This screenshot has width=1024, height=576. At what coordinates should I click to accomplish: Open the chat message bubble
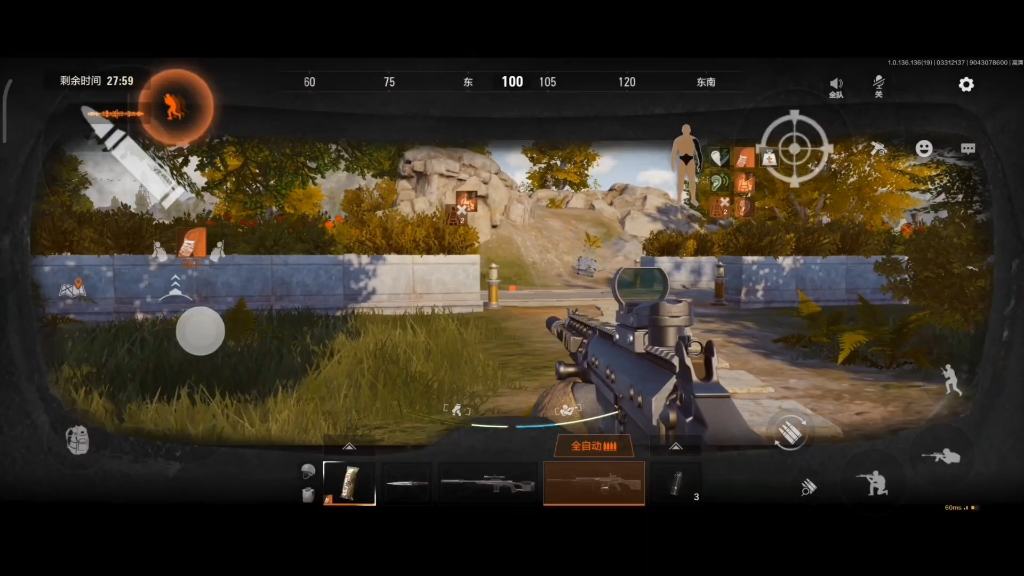coord(968,148)
